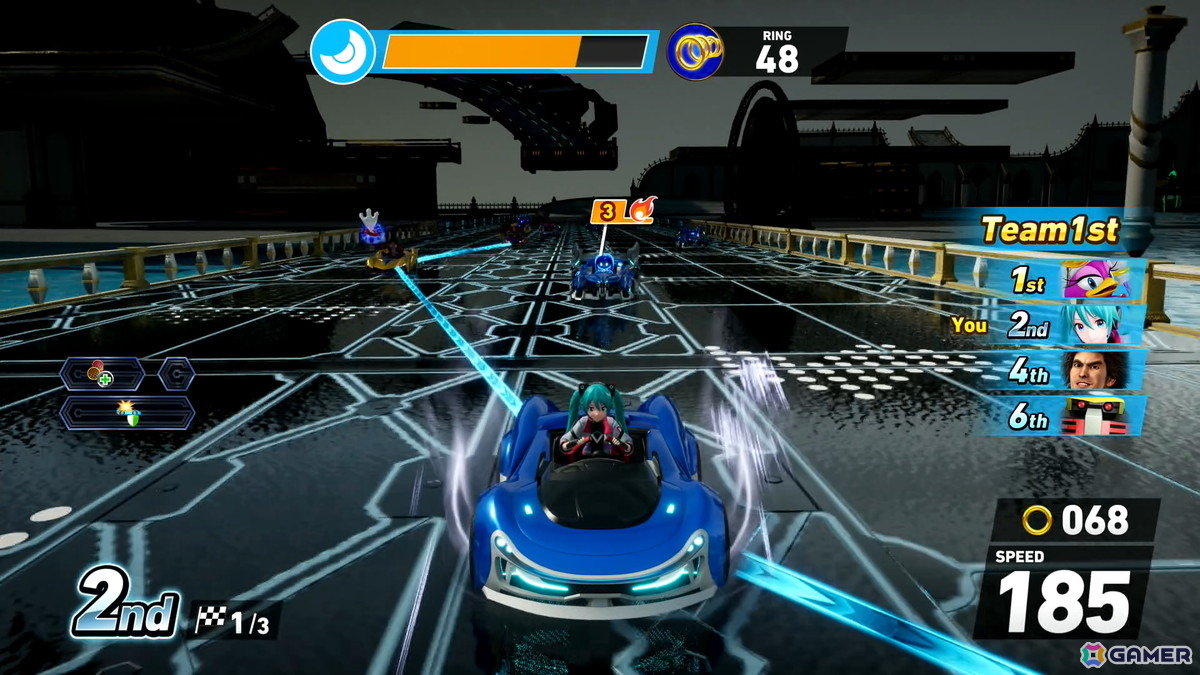This screenshot has height=675, width=1200.
Task: Select the green shield parts slot
Action: pos(127,412)
